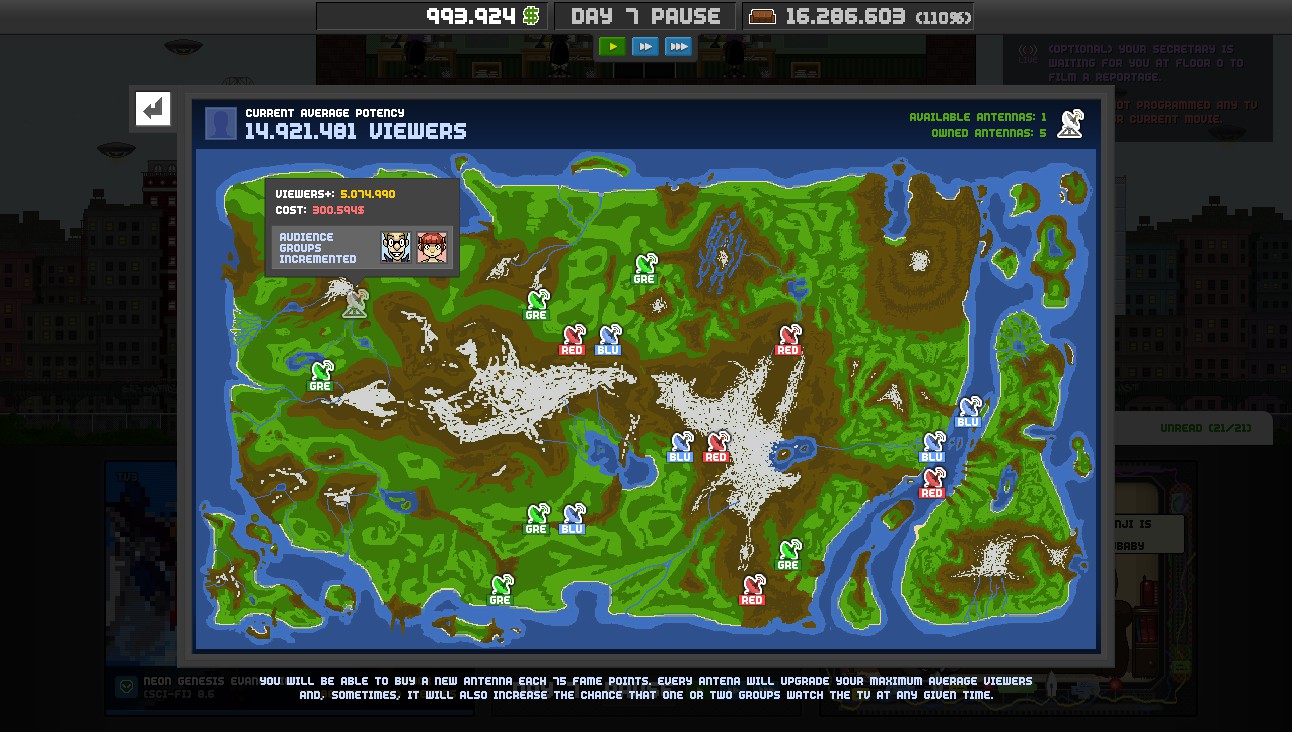The image size is (1292, 732).
Task: Click the gold bar icon next to 16.286.603
Action: click(765, 16)
